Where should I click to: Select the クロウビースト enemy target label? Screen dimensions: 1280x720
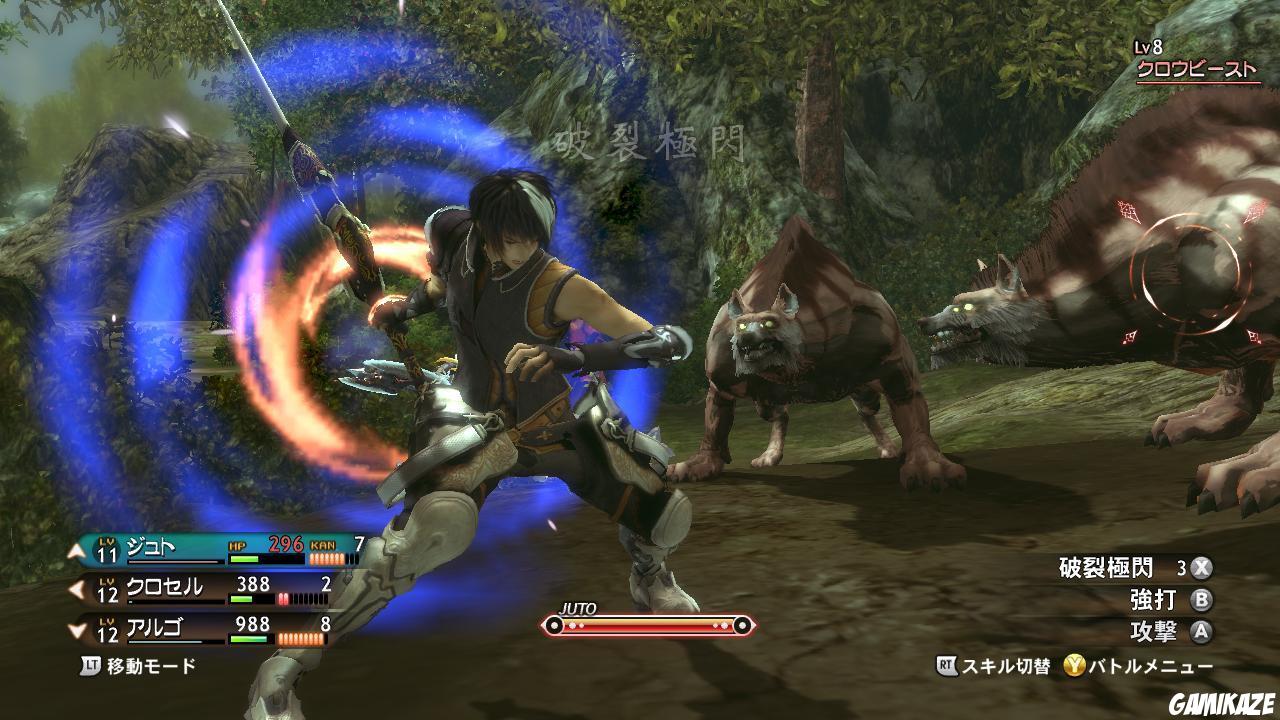(1196, 70)
